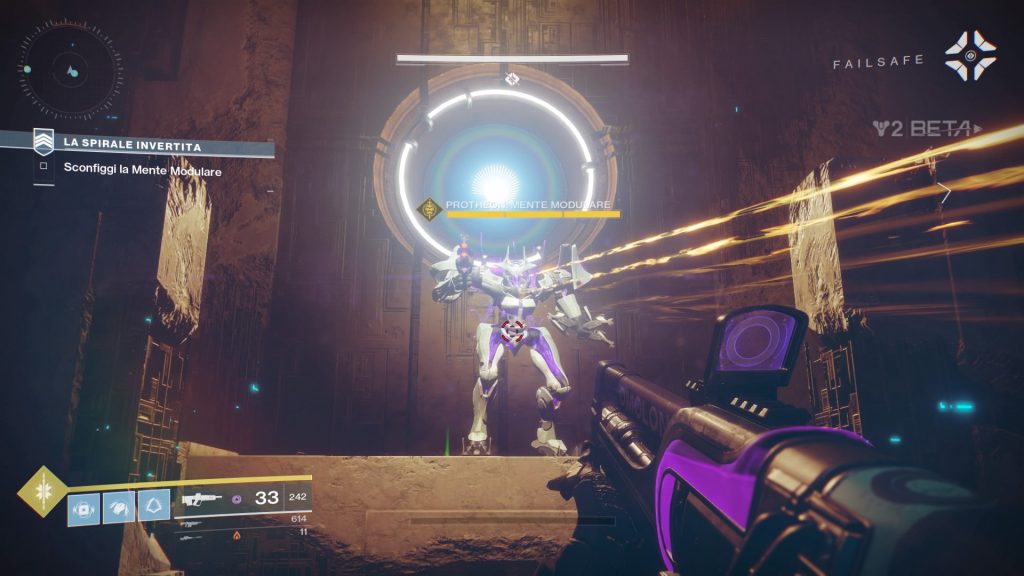Click the Protheon boss name marker icon
This screenshot has height=576, width=1024.
430,209
